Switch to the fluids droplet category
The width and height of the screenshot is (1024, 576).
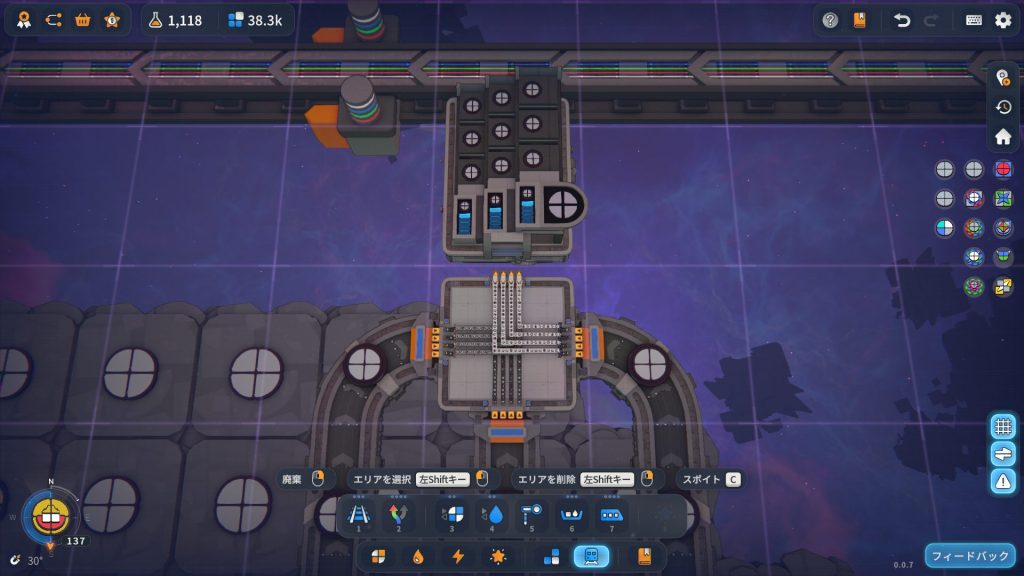418,556
